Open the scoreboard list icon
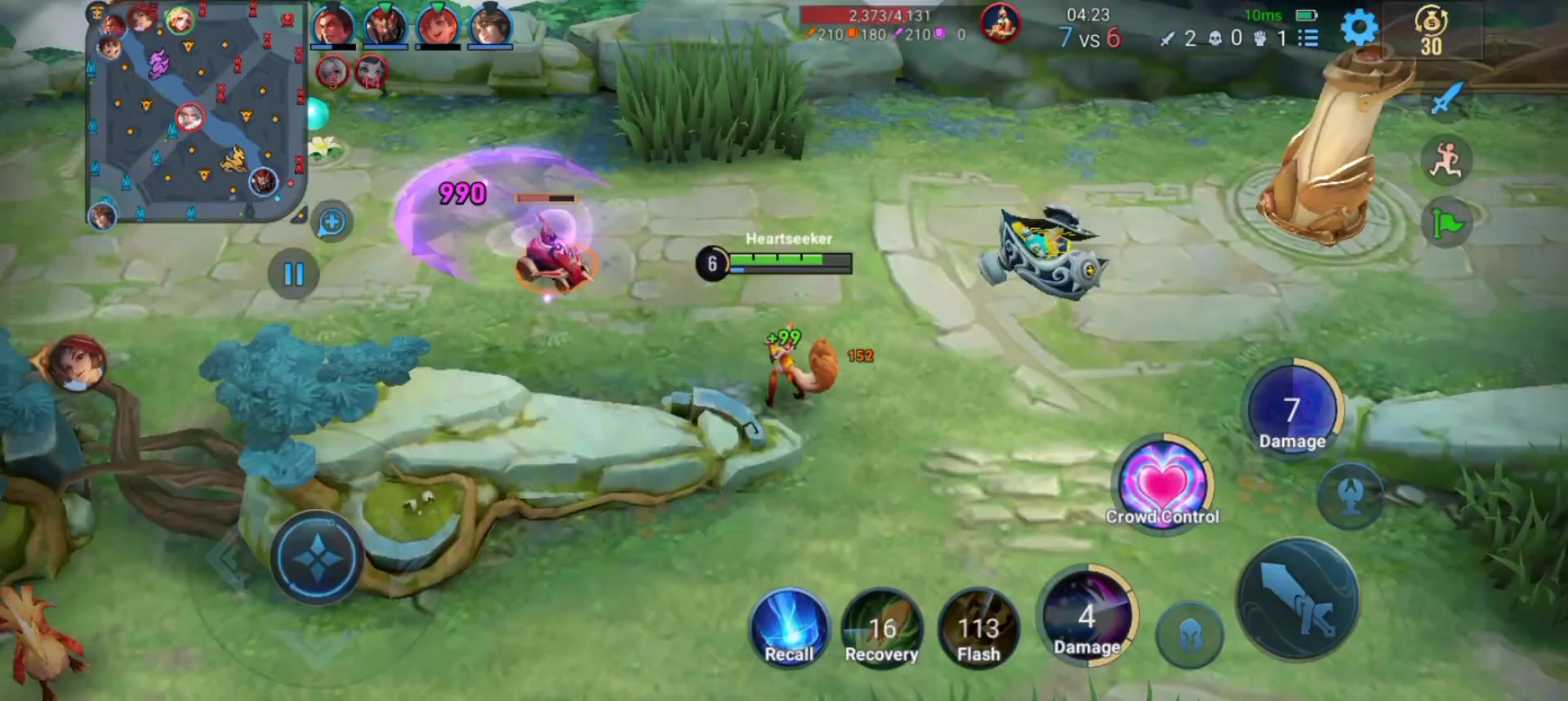Image resolution: width=1568 pixels, height=701 pixels. tap(1308, 38)
